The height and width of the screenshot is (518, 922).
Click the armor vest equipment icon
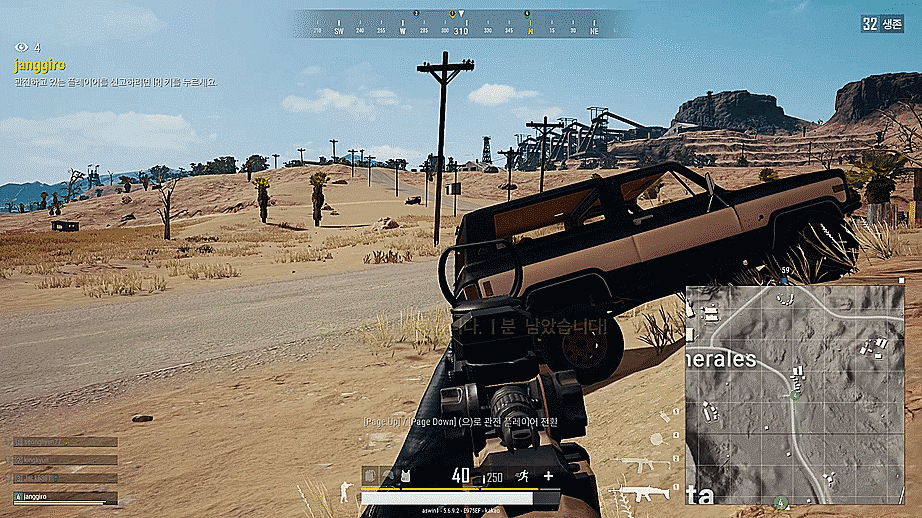[404, 476]
